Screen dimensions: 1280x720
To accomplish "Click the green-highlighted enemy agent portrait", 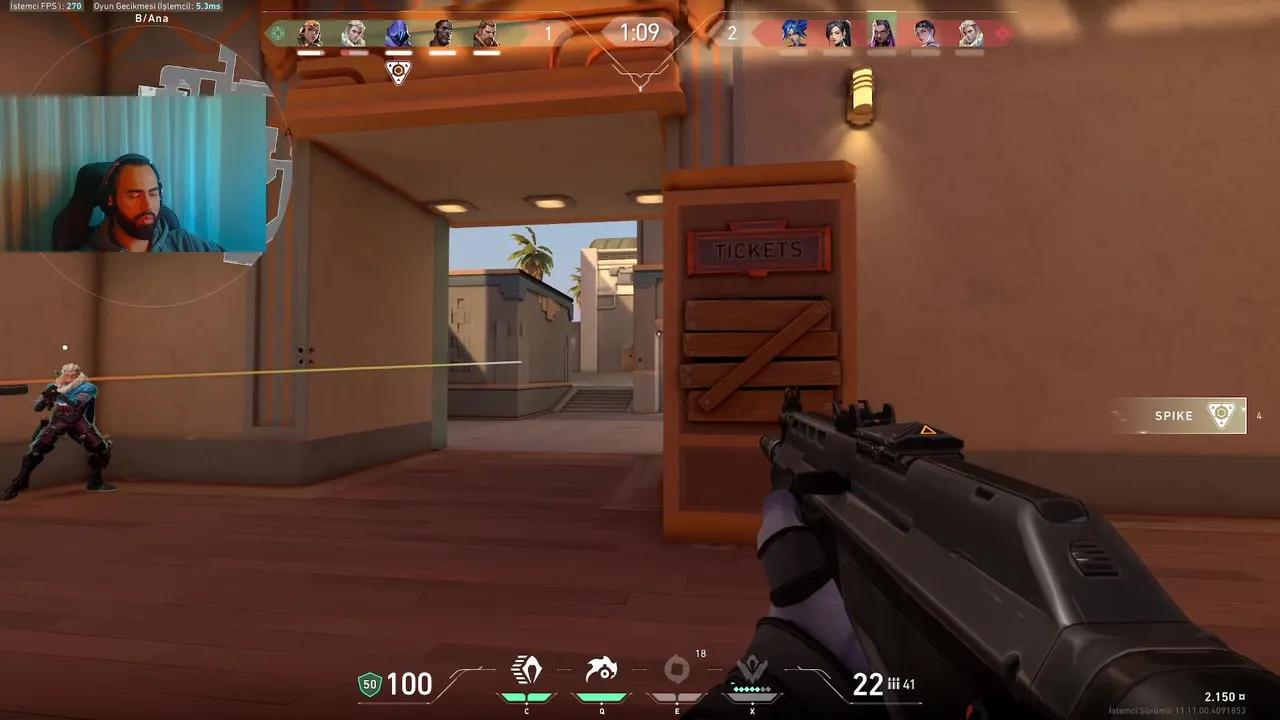I will coord(883,32).
